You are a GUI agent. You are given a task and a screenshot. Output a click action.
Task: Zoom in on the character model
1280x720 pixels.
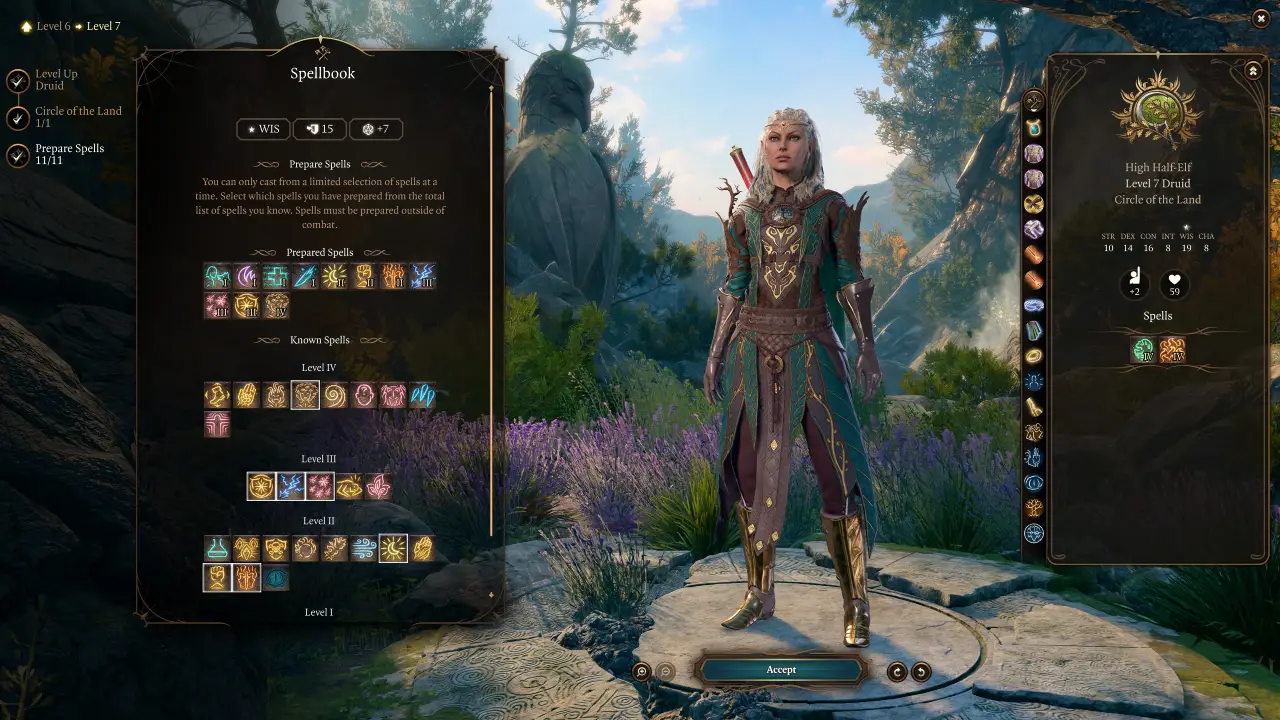coord(642,672)
